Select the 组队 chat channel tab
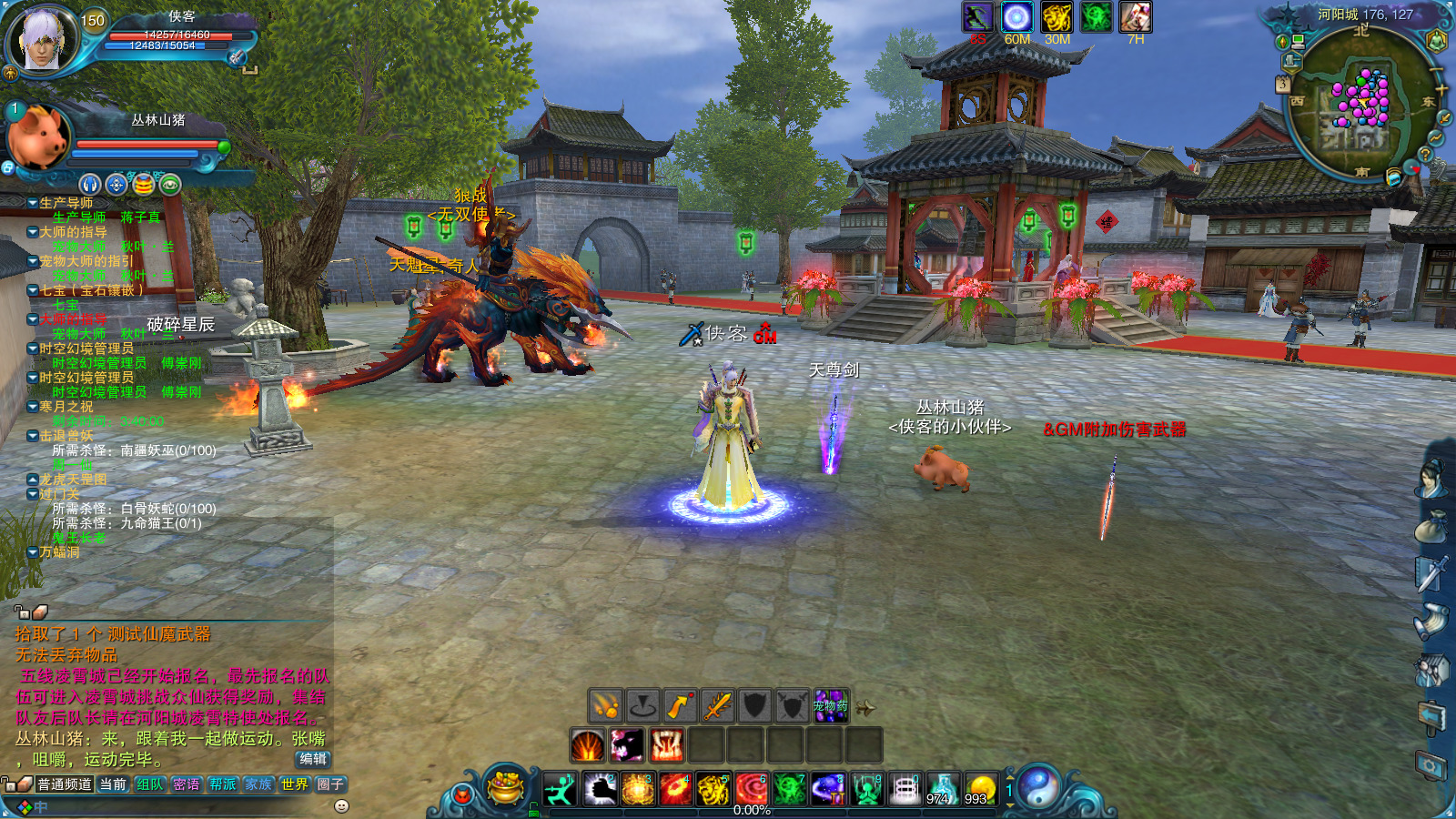This screenshot has height=819, width=1456. 150,784
